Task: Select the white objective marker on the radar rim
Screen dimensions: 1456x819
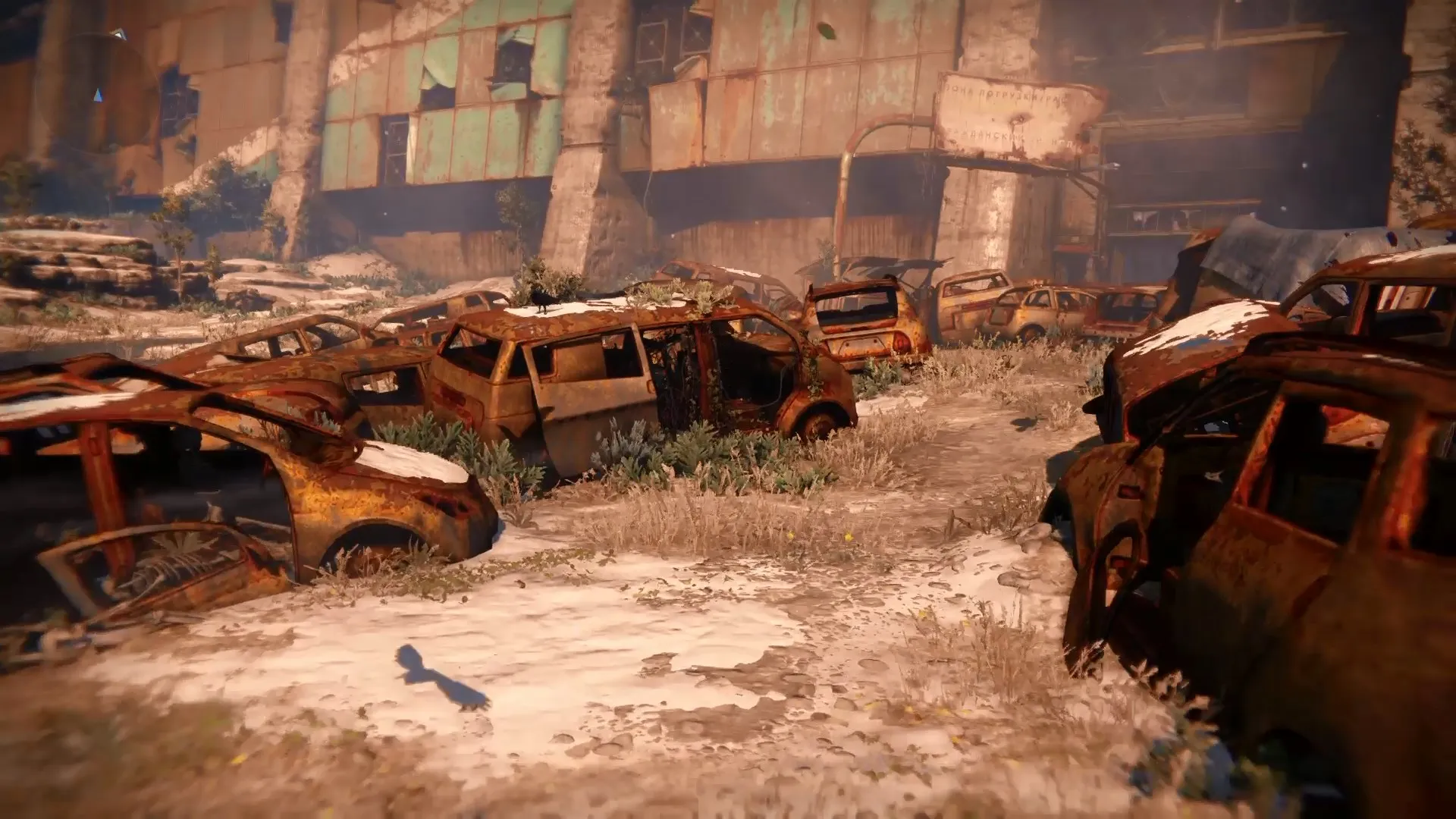Action: pos(117,33)
